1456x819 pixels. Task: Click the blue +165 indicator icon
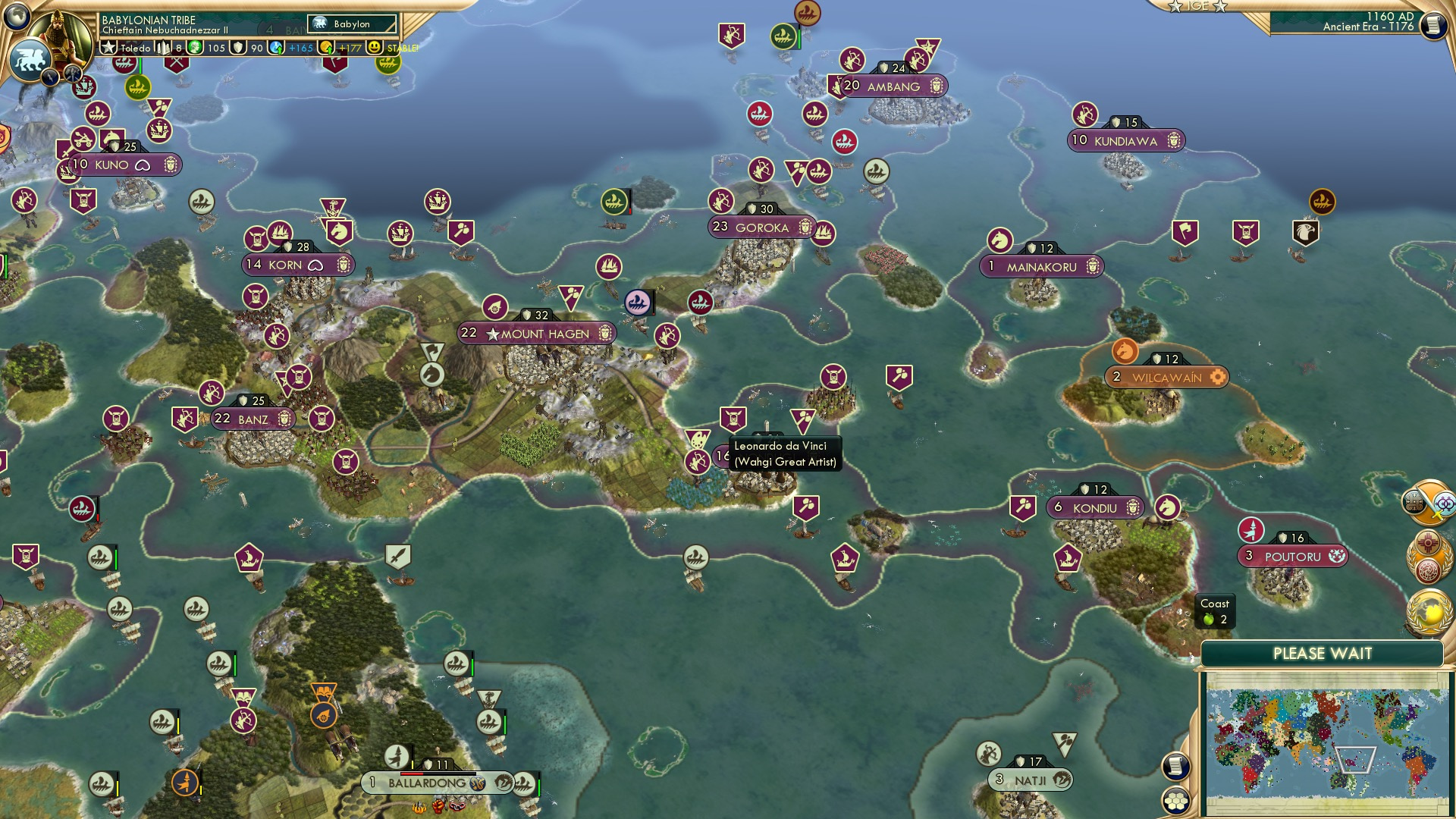click(x=277, y=47)
